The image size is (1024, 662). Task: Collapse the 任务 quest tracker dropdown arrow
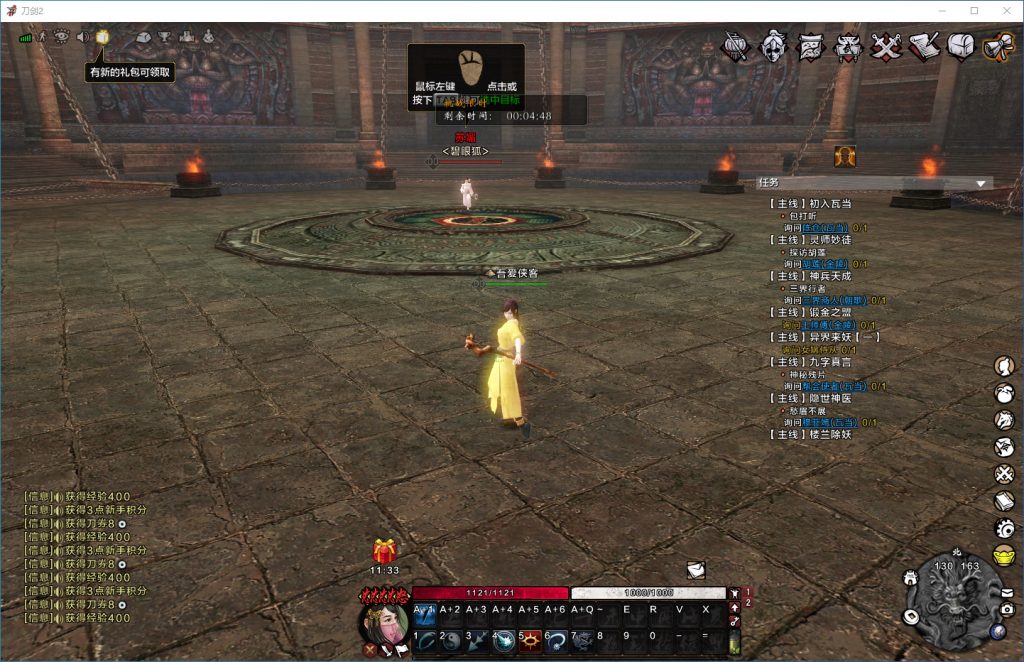pos(981,183)
